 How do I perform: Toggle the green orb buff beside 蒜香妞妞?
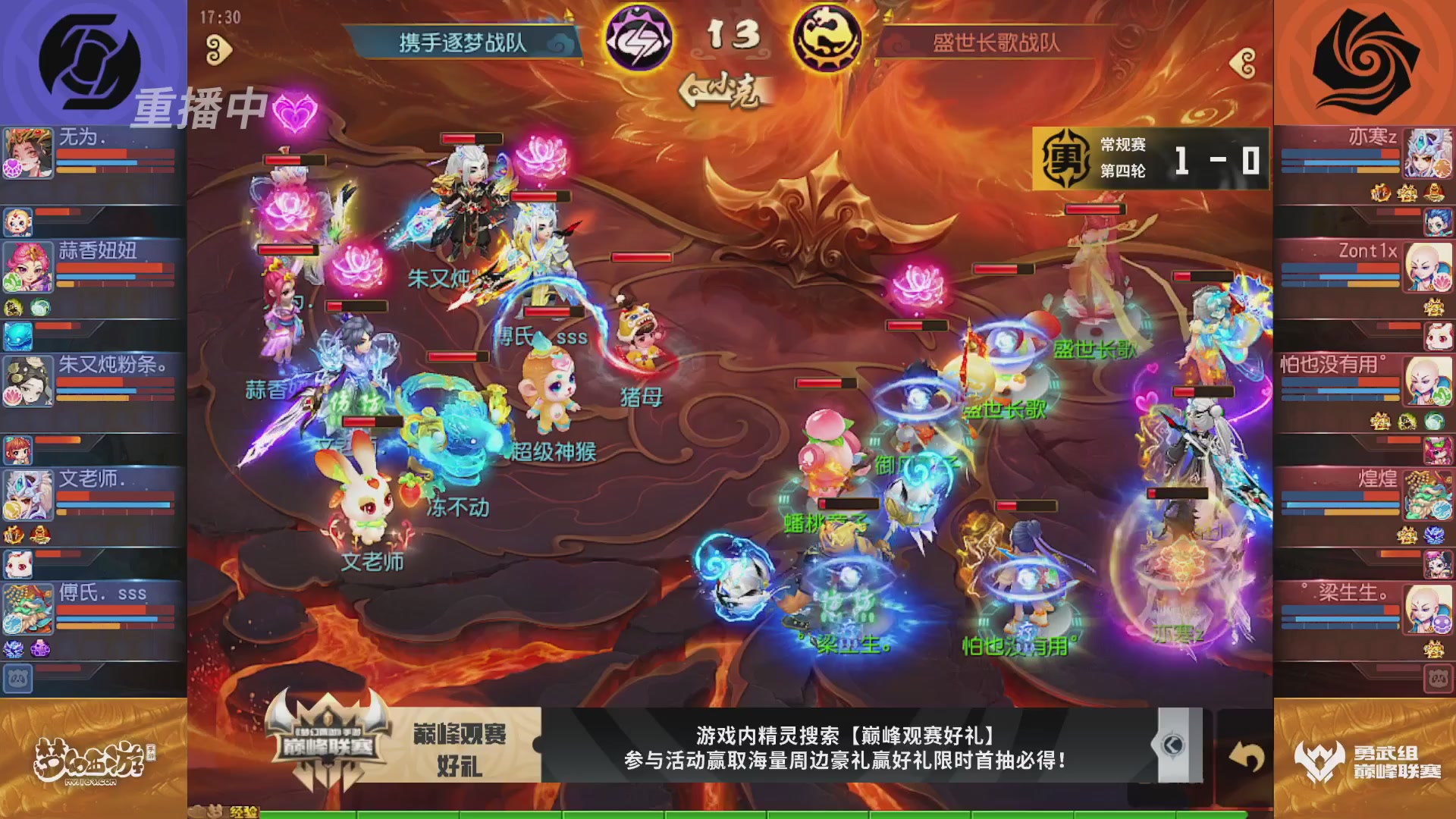(x=39, y=307)
